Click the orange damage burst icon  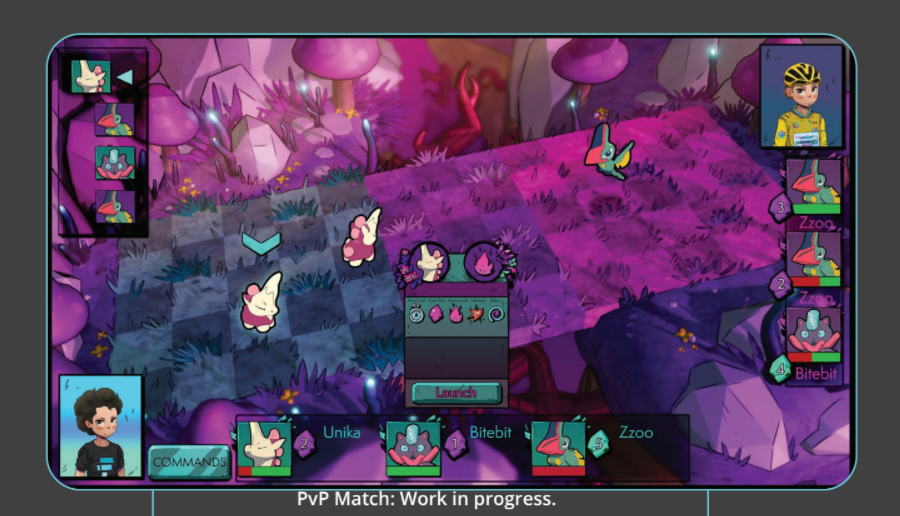pyautogui.click(x=477, y=314)
